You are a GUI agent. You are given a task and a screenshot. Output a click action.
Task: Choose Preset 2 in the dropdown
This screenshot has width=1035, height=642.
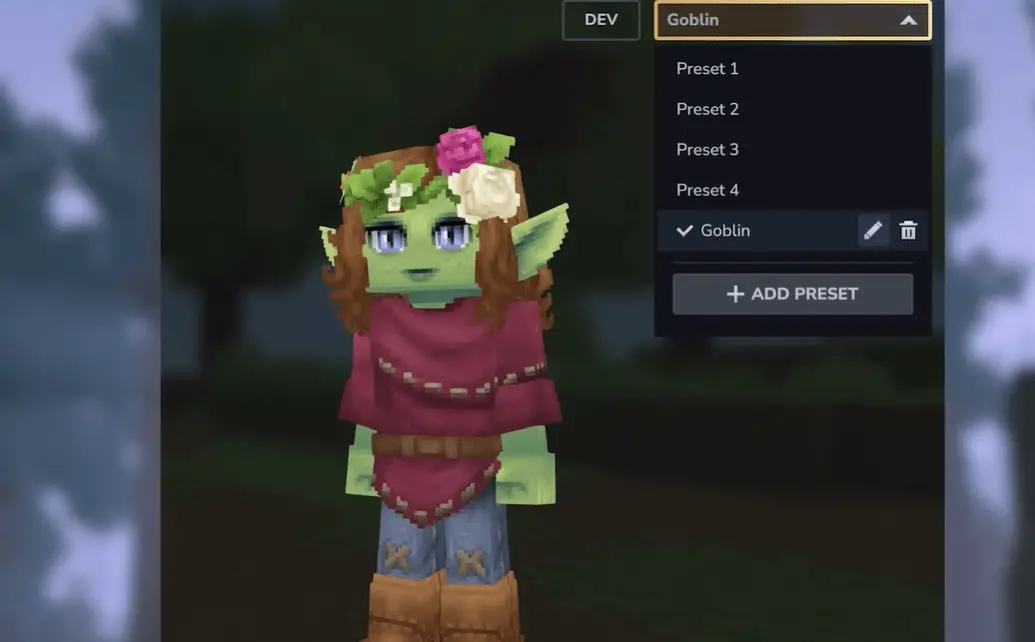[x=707, y=109]
